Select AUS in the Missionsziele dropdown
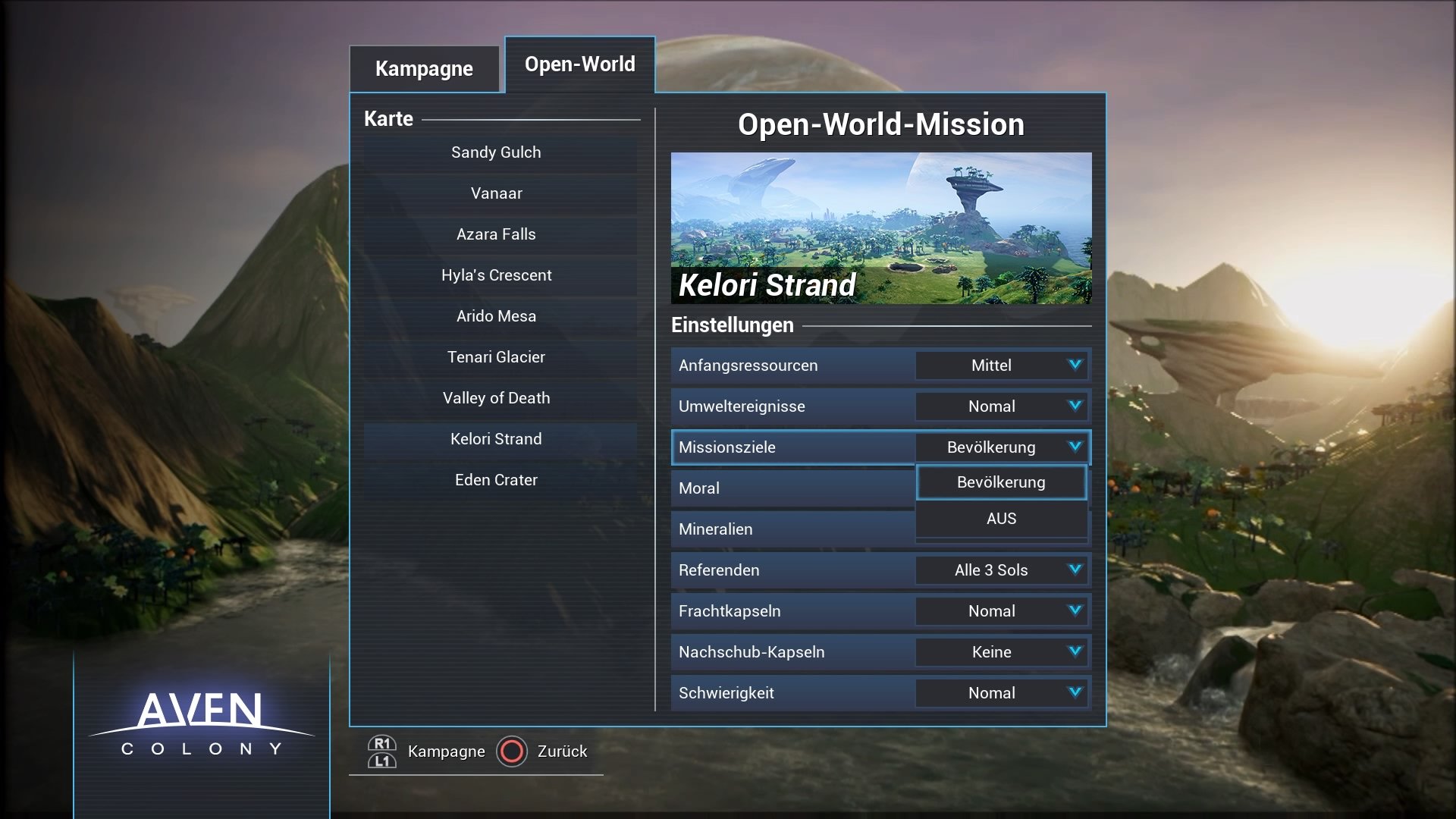This screenshot has height=819, width=1456. (1001, 519)
